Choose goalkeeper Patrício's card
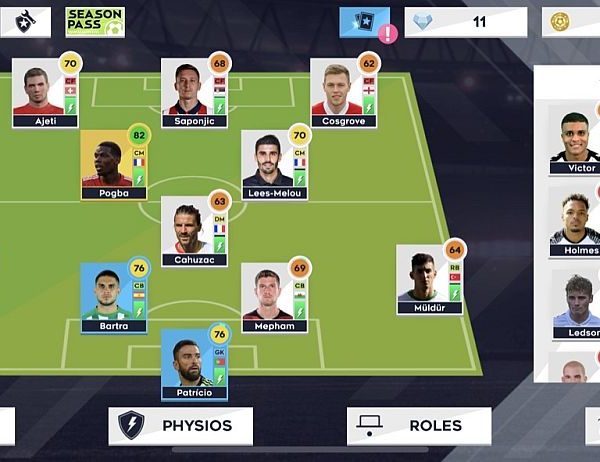The height and width of the screenshot is (462, 600). point(194,364)
